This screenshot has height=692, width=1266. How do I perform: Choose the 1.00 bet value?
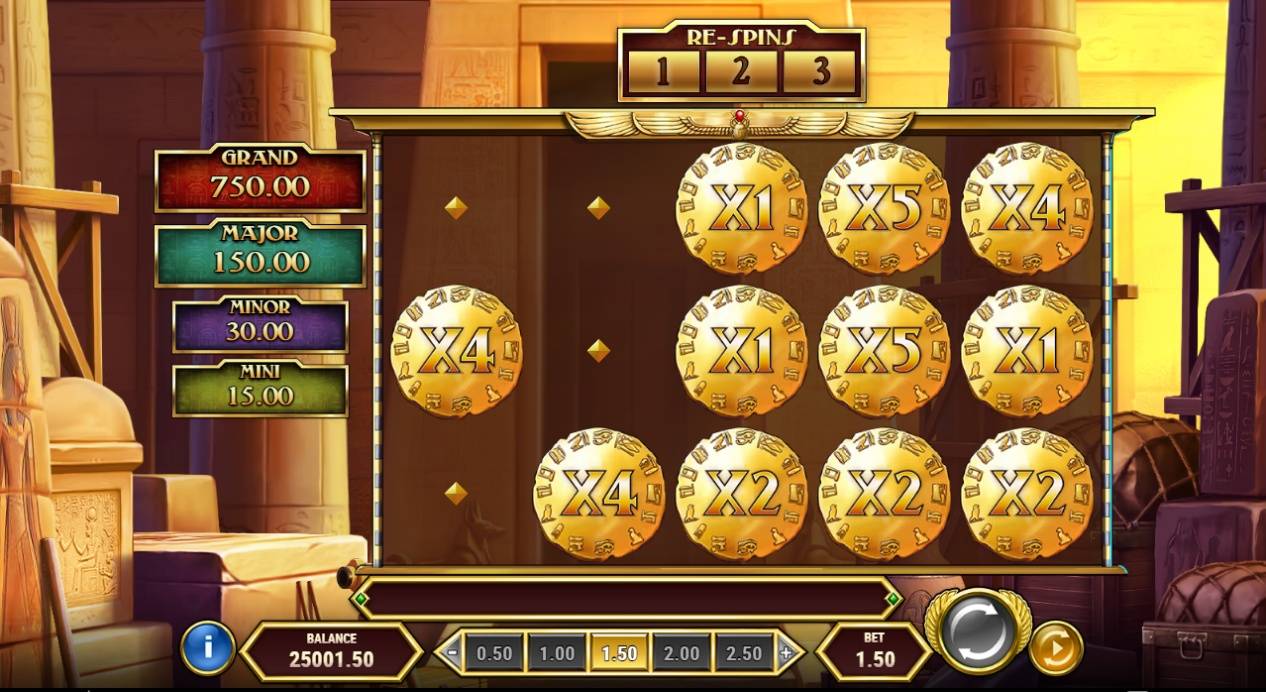557,654
